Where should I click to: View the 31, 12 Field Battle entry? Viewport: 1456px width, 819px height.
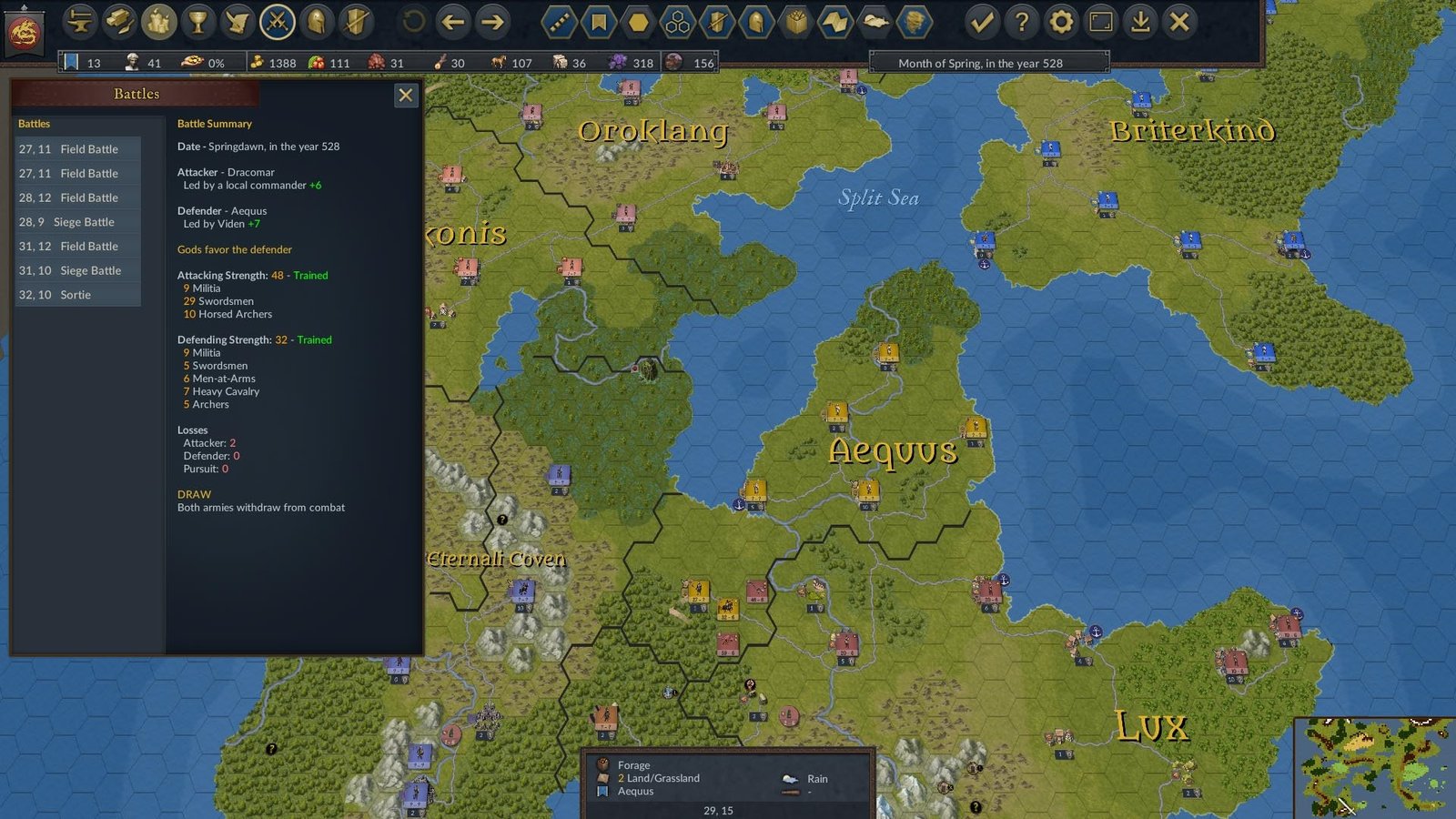tap(78, 247)
